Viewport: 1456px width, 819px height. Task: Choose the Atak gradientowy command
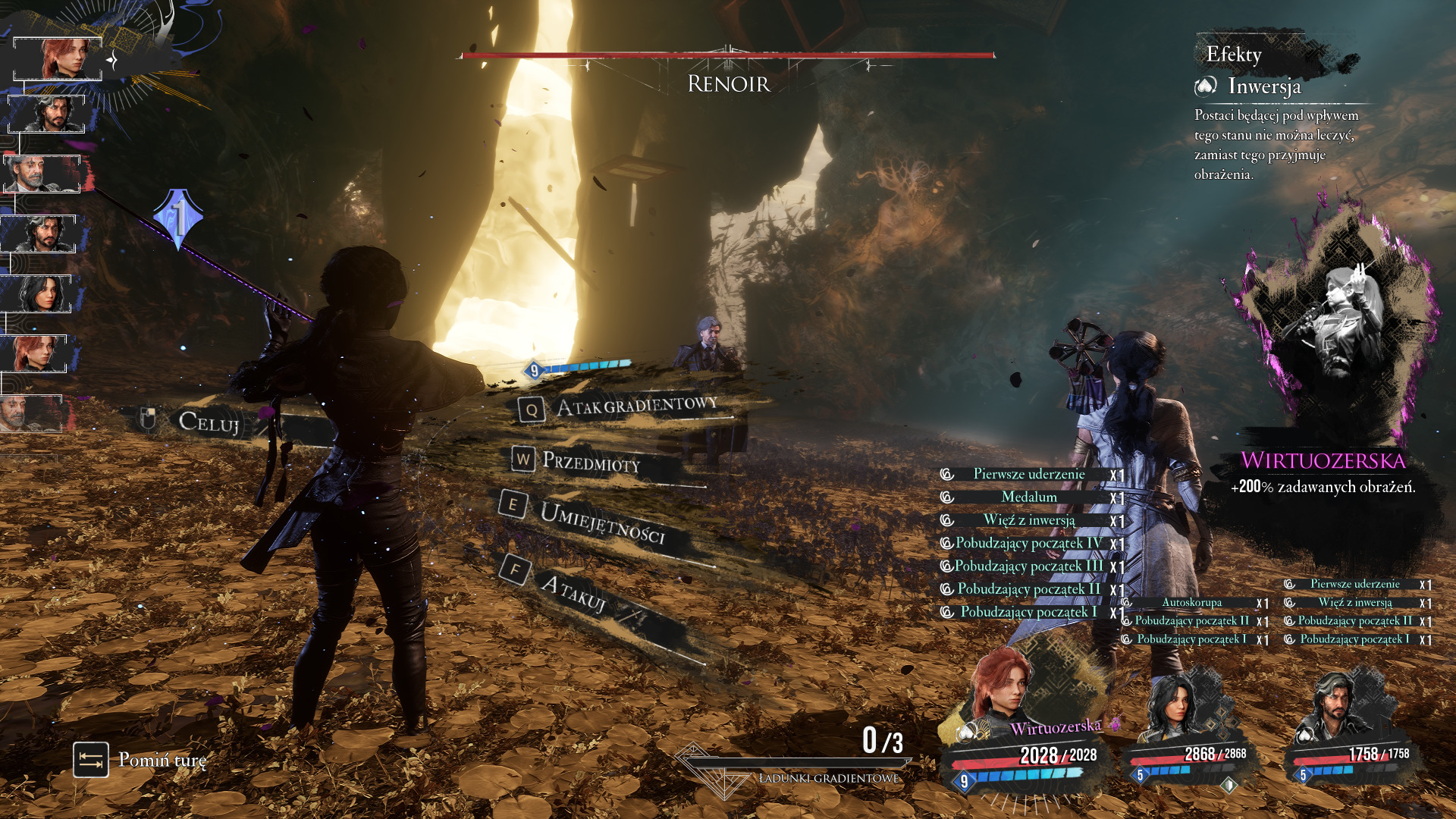pos(635,406)
